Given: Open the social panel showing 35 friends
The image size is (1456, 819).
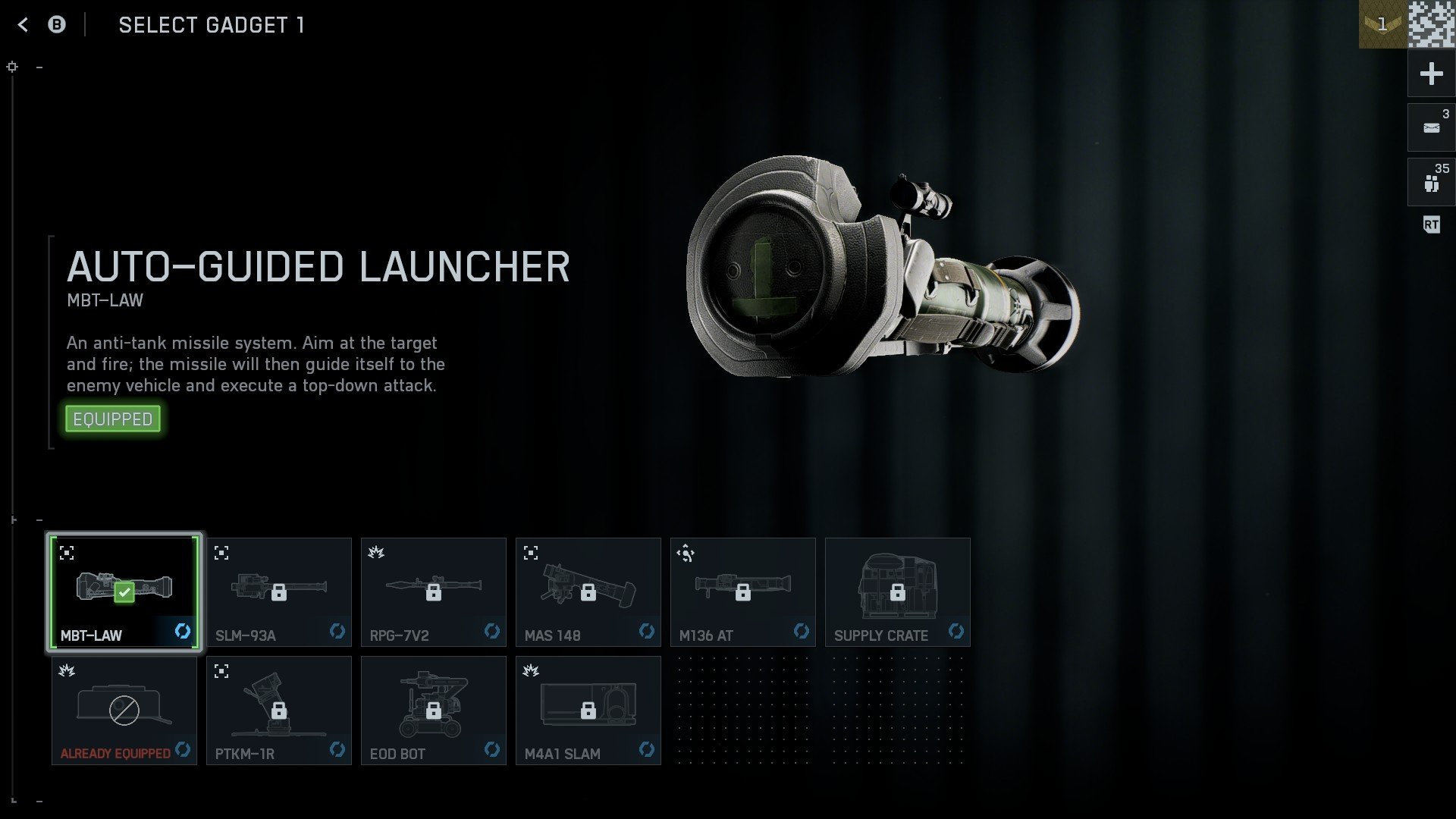Looking at the screenshot, I should pos(1430,181).
